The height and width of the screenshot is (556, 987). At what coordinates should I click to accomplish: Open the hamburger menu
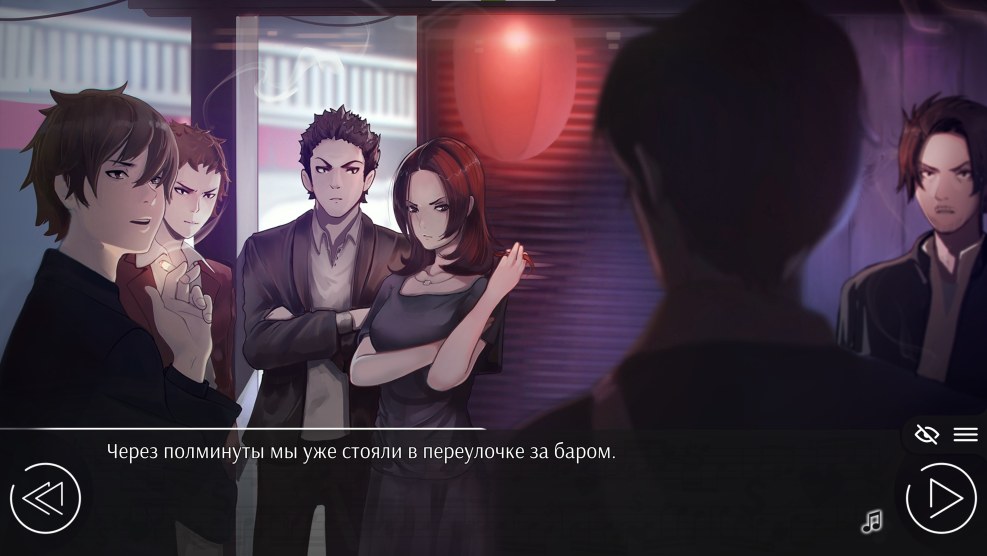pos(965,434)
